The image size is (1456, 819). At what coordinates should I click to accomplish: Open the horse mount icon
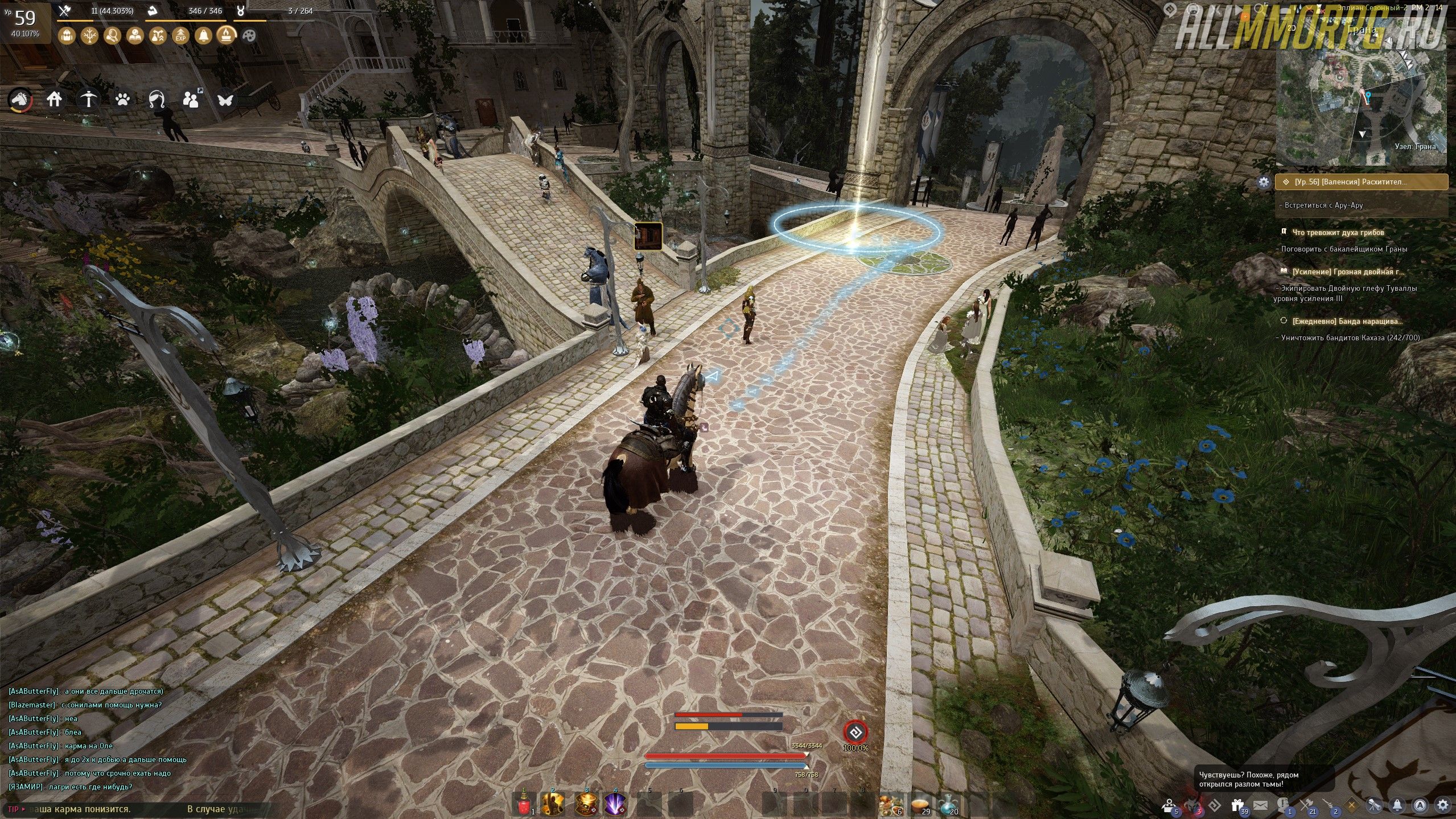point(20,100)
